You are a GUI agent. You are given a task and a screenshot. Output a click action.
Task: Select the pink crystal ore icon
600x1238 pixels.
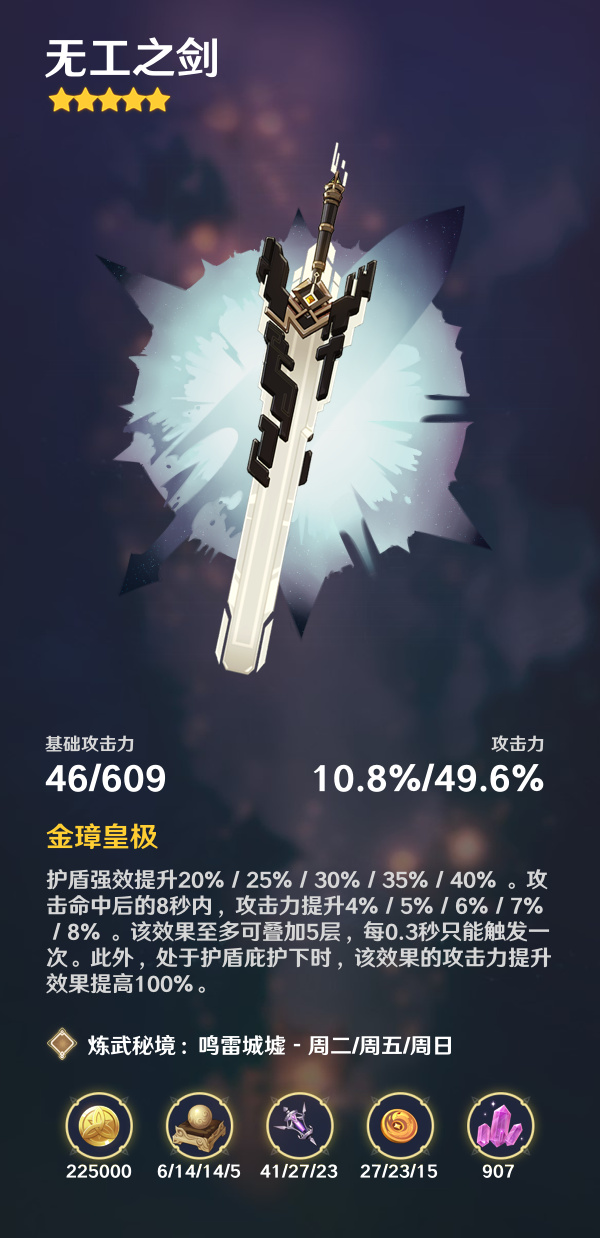(x=499, y=1125)
